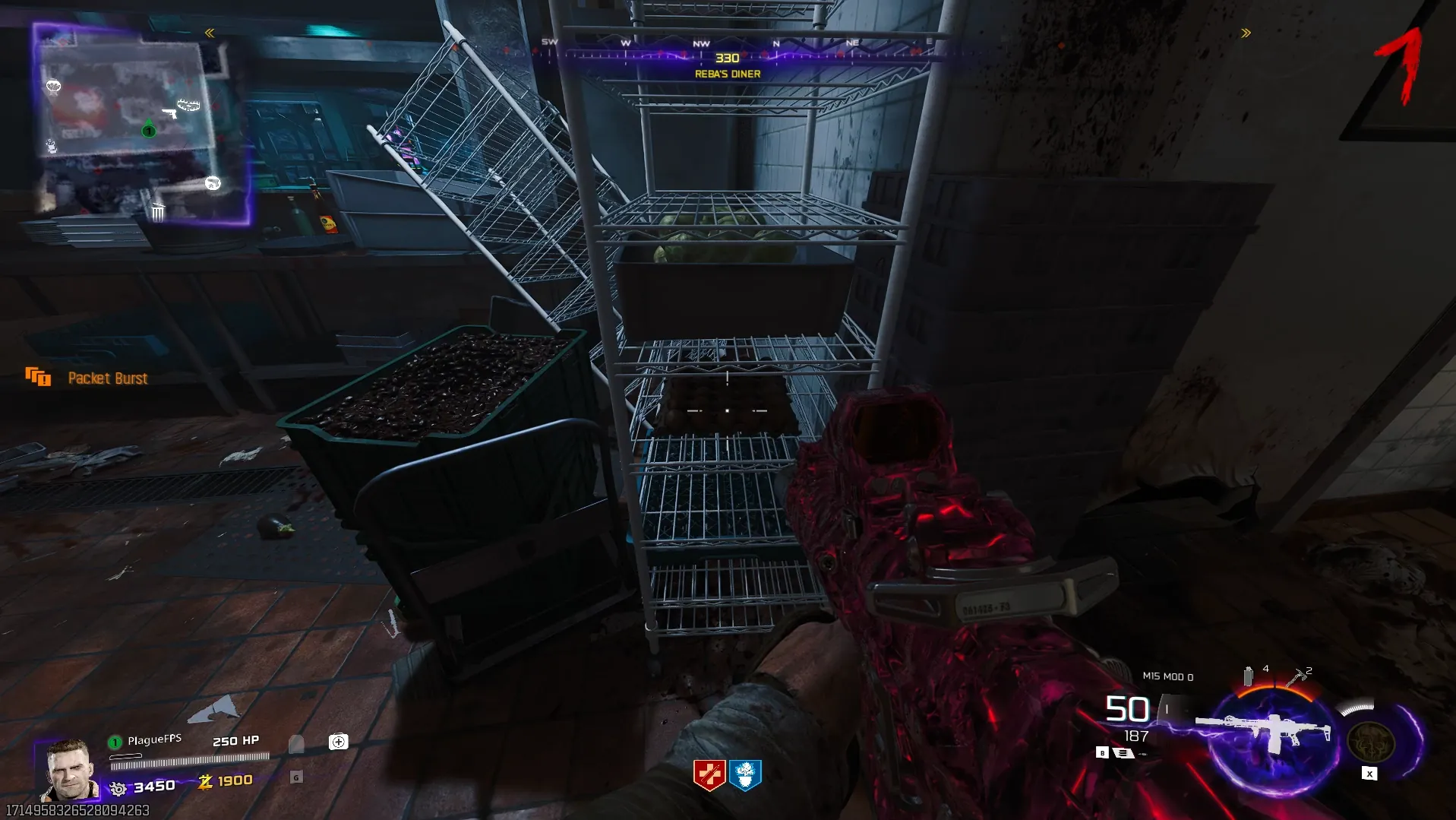Click the self-revive kit icon
This screenshot has width=1456, height=820.
coord(338,742)
